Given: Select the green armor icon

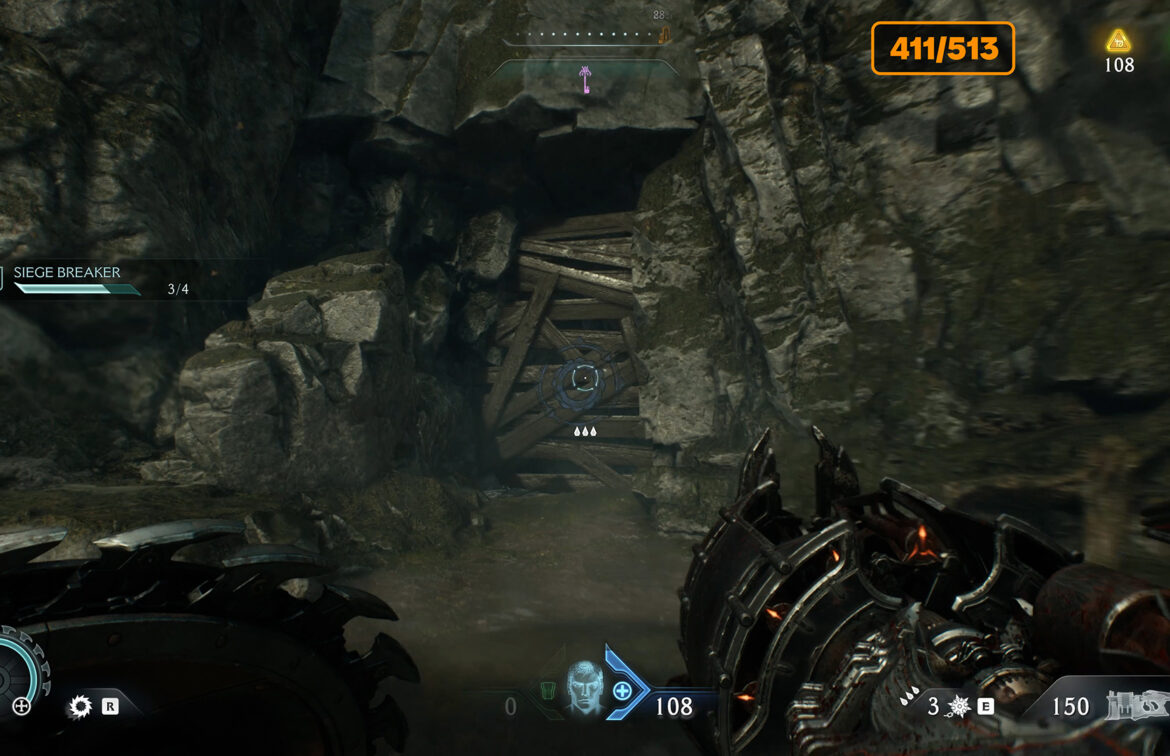Looking at the screenshot, I should coord(547,691).
